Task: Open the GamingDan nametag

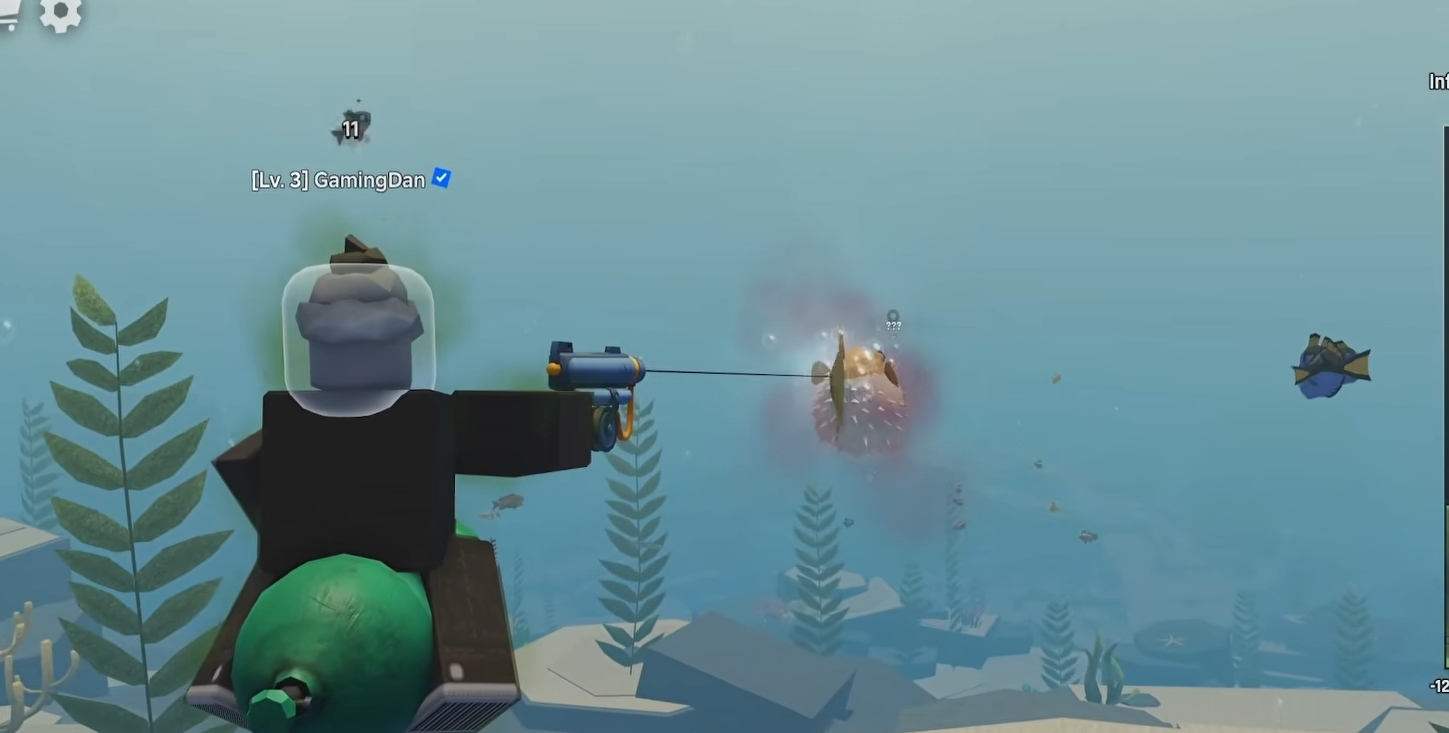Action: pos(370,180)
